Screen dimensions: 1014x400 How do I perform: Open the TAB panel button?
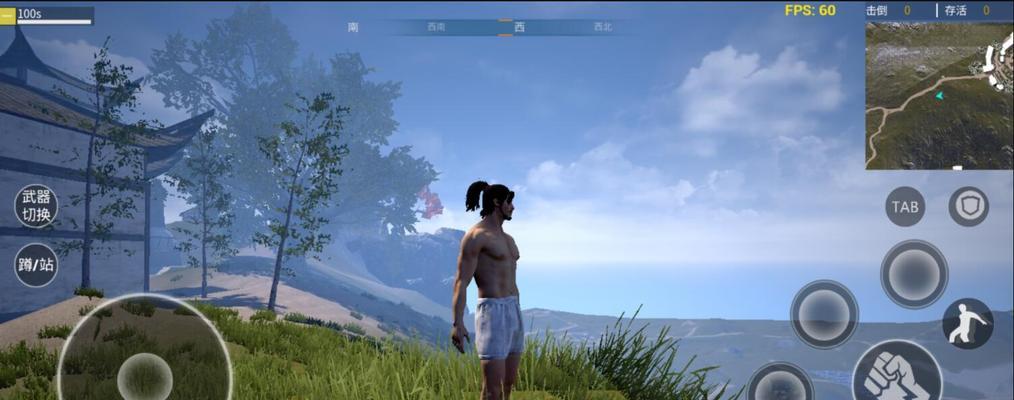(905, 207)
